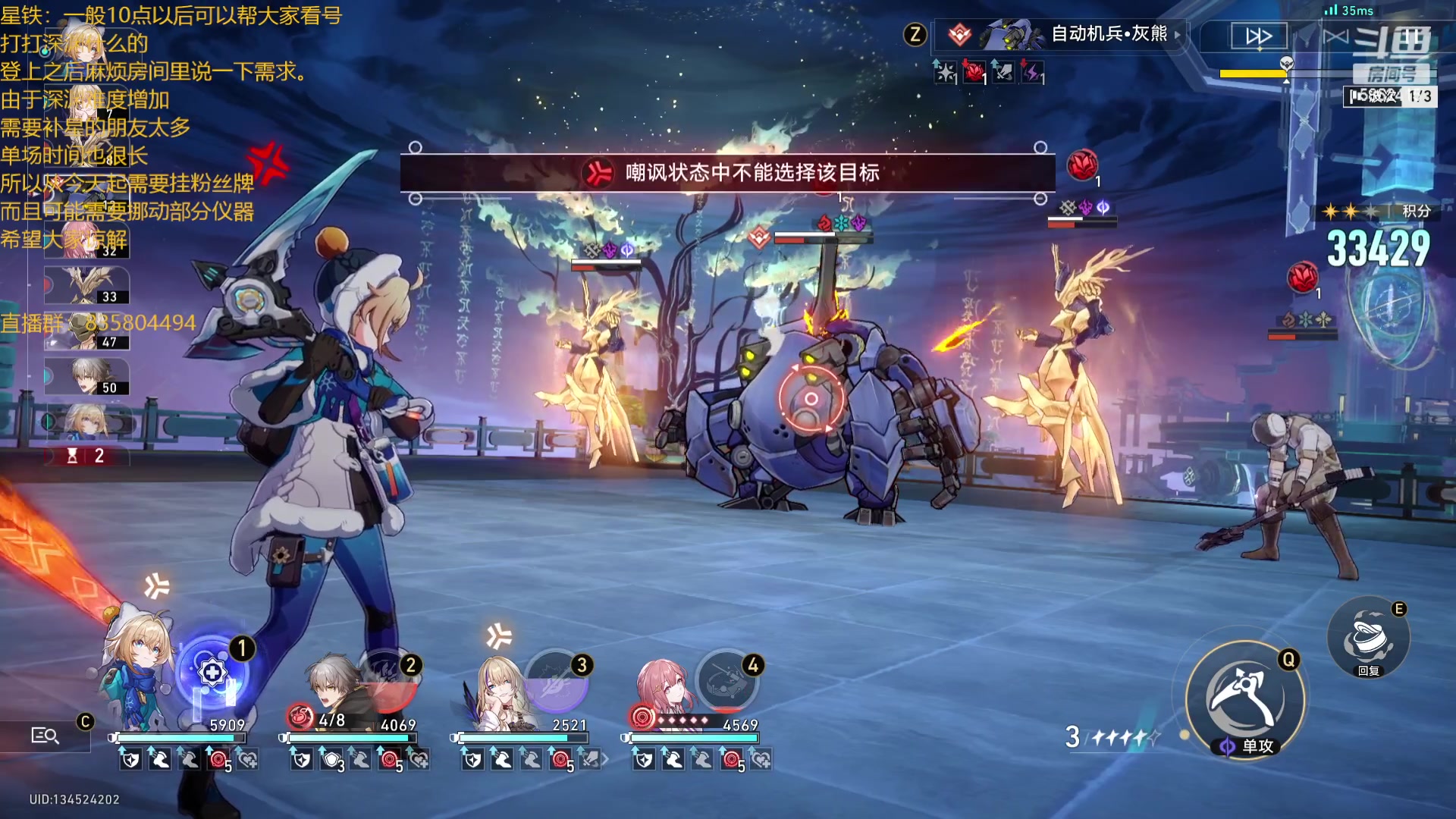Trigger the first character's glowing blue ultimate
Image resolution: width=1456 pixels, height=819 pixels.
(x=213, y=673)
